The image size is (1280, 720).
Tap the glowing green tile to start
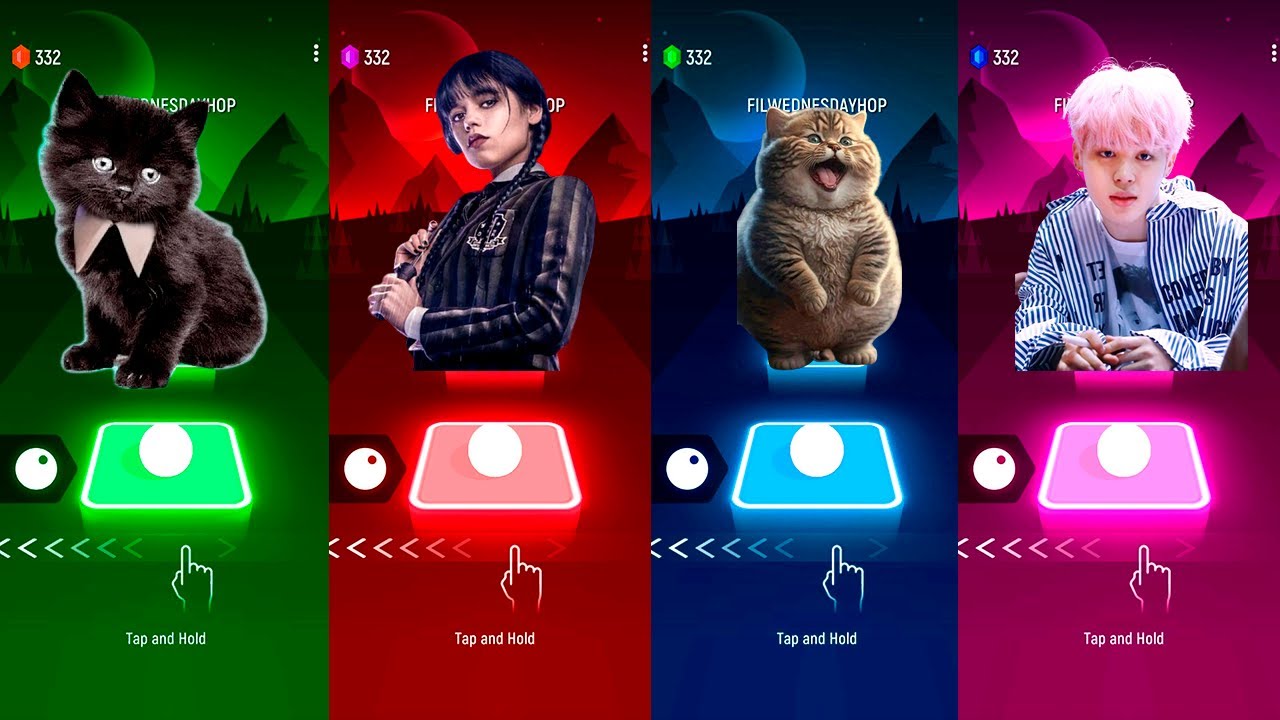tap(166, 465)
